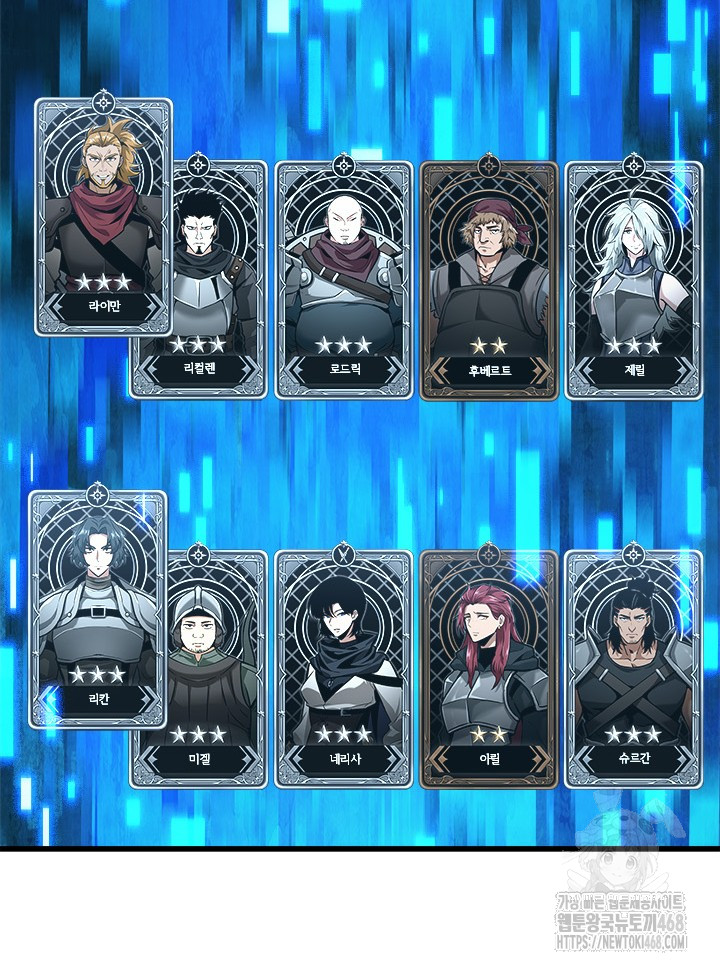Pick the 슈르칸 three-star card
720x970 pixels.
coord(632,670)
